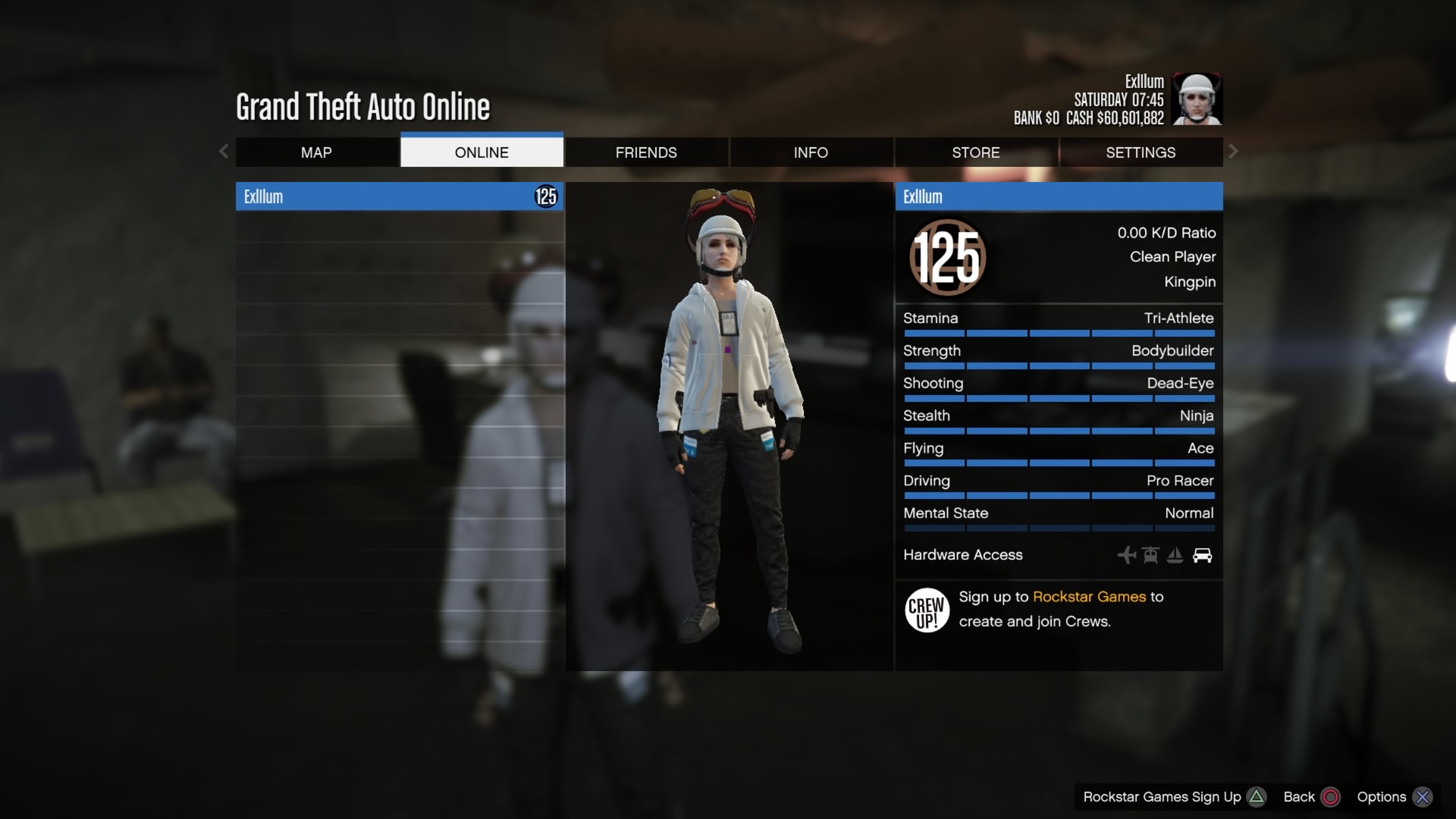Click the left arrow beside the tabs
Screen dimensions: 1456x819
tap(224, 152)
